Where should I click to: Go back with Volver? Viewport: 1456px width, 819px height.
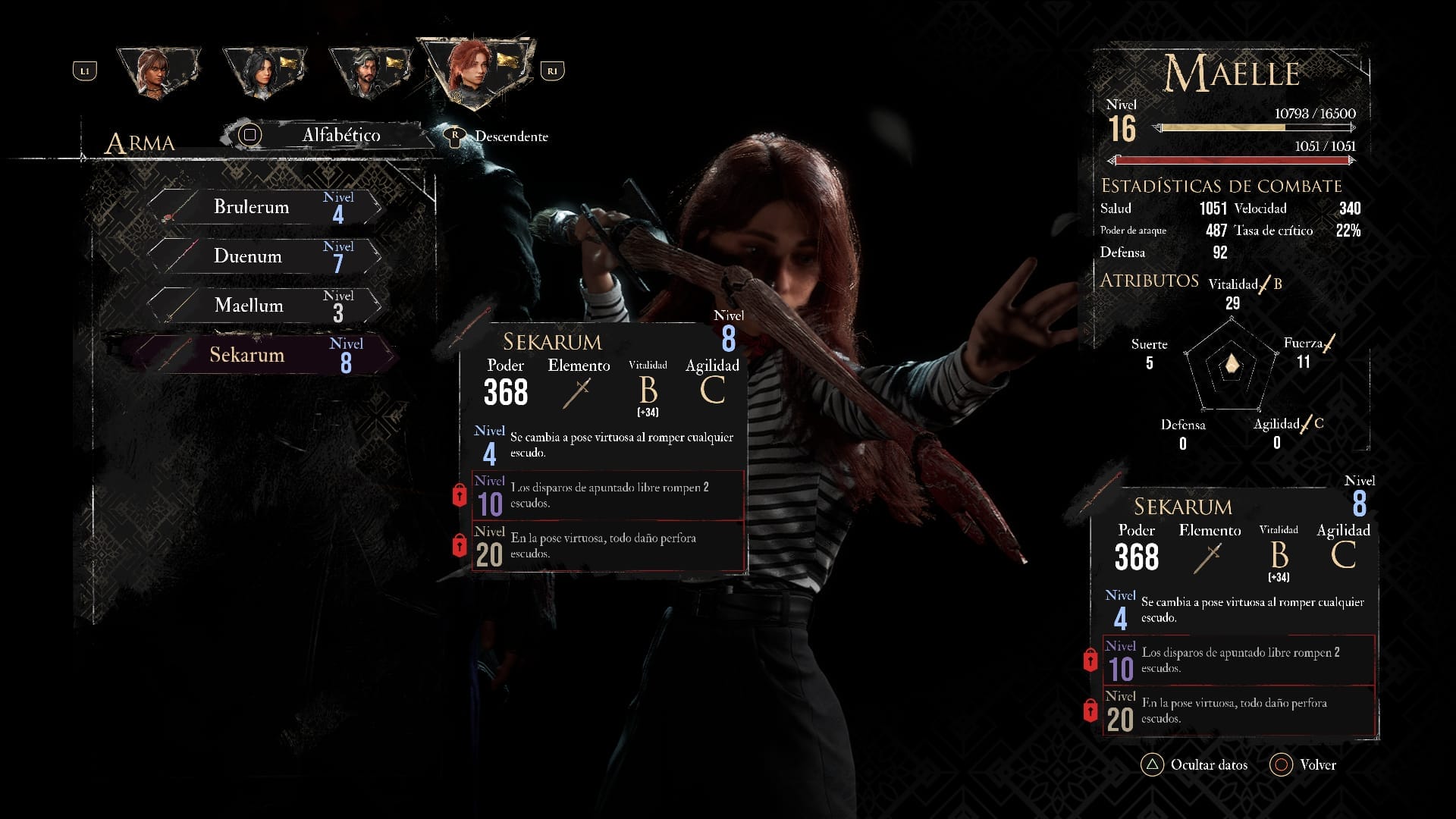[x=1304, y=764]
